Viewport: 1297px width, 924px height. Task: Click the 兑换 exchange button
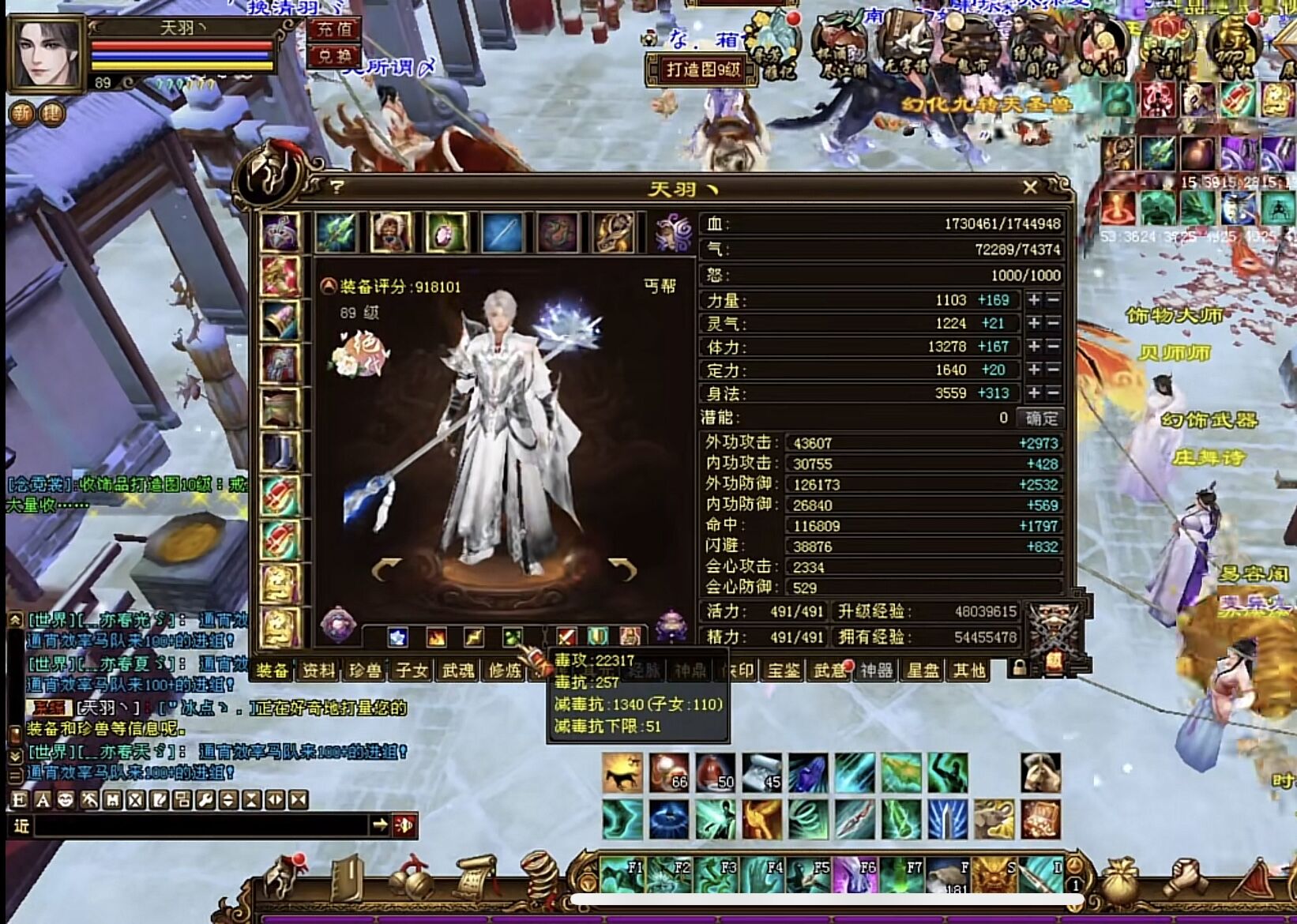pos(334,56)
